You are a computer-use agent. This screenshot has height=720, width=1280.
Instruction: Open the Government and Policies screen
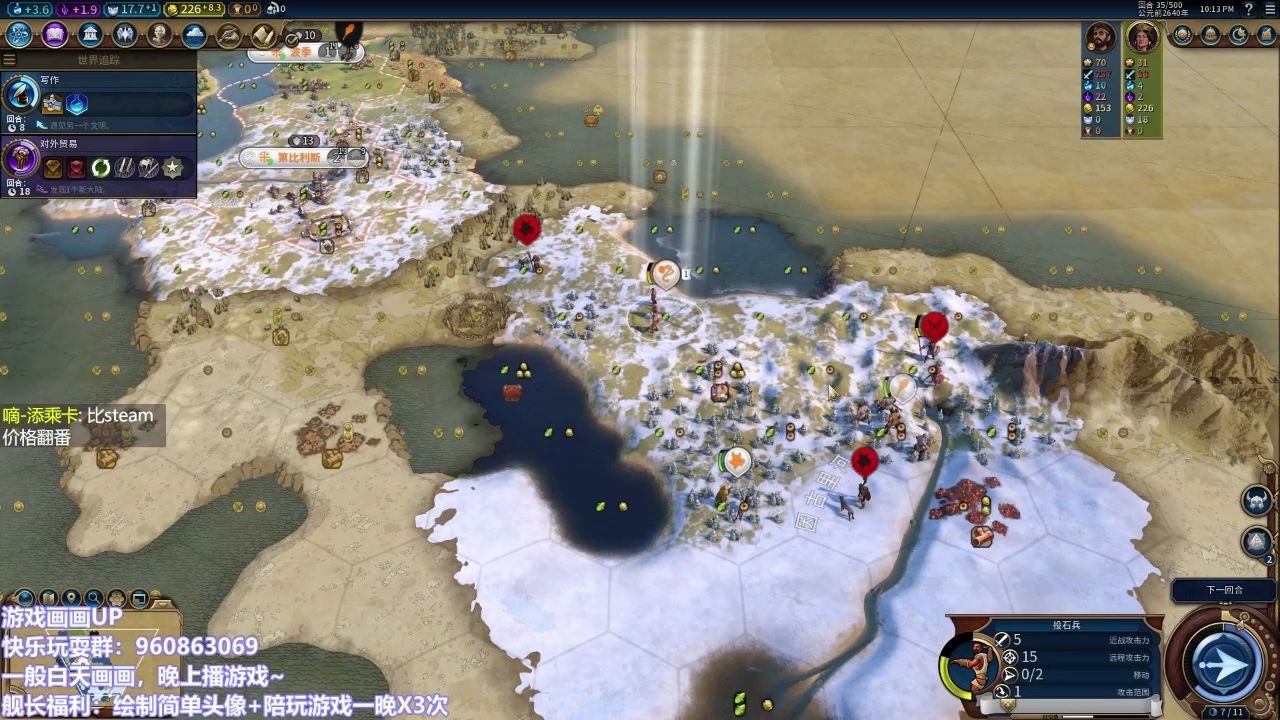click(x=90, y=34)
